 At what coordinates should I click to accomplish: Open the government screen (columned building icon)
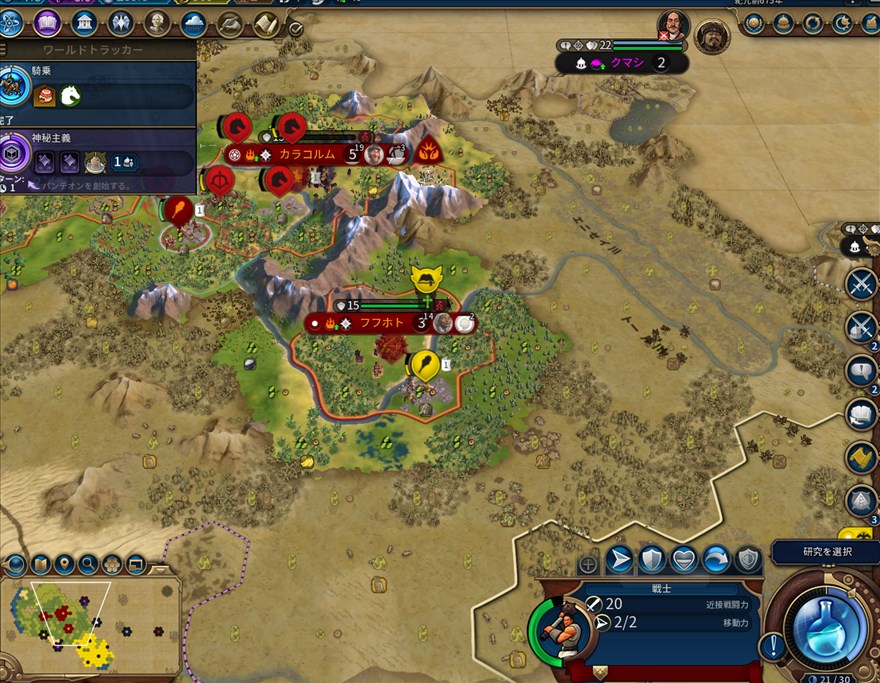tap(84, 22)
